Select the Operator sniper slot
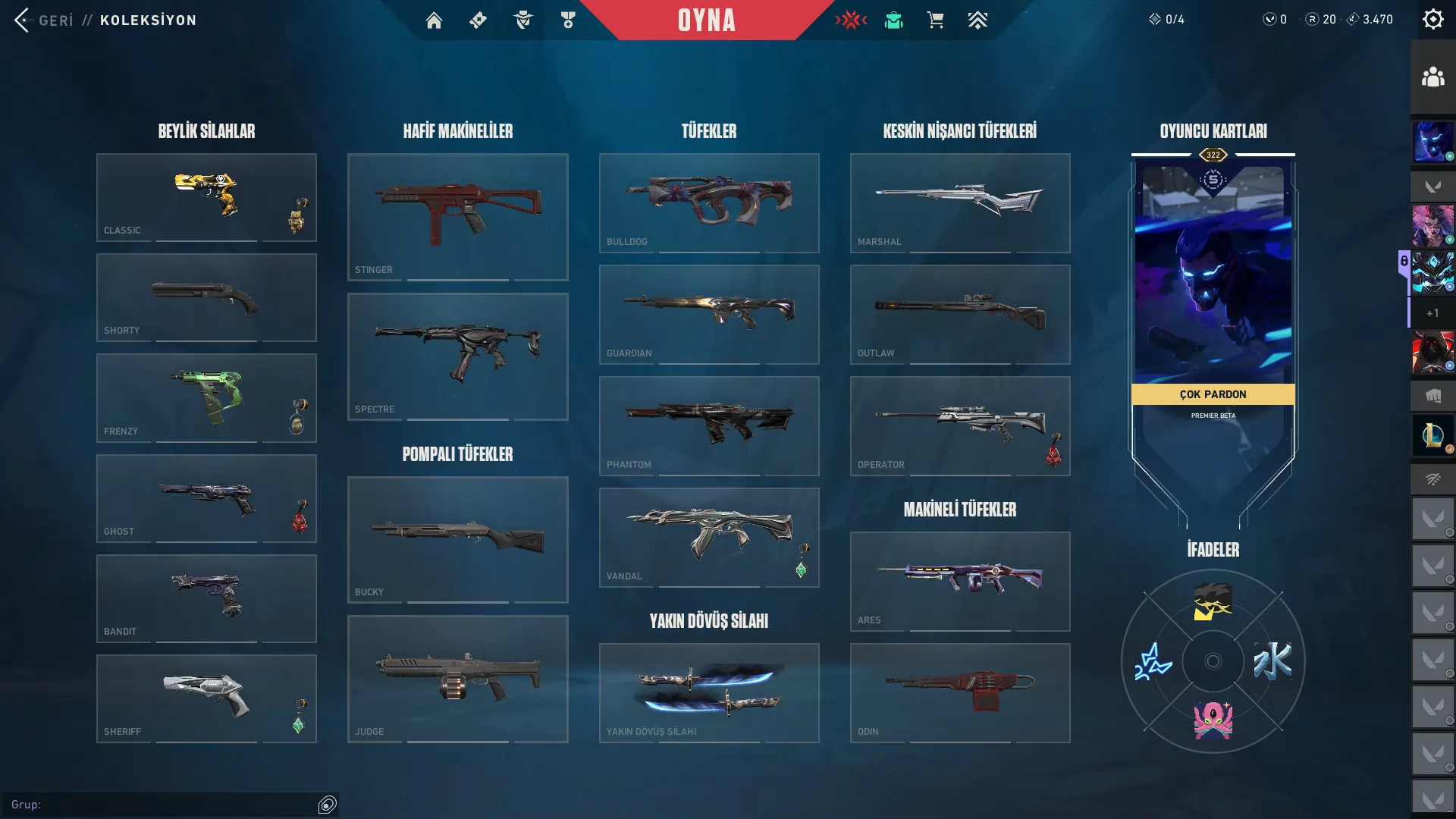 click(960, 425)
